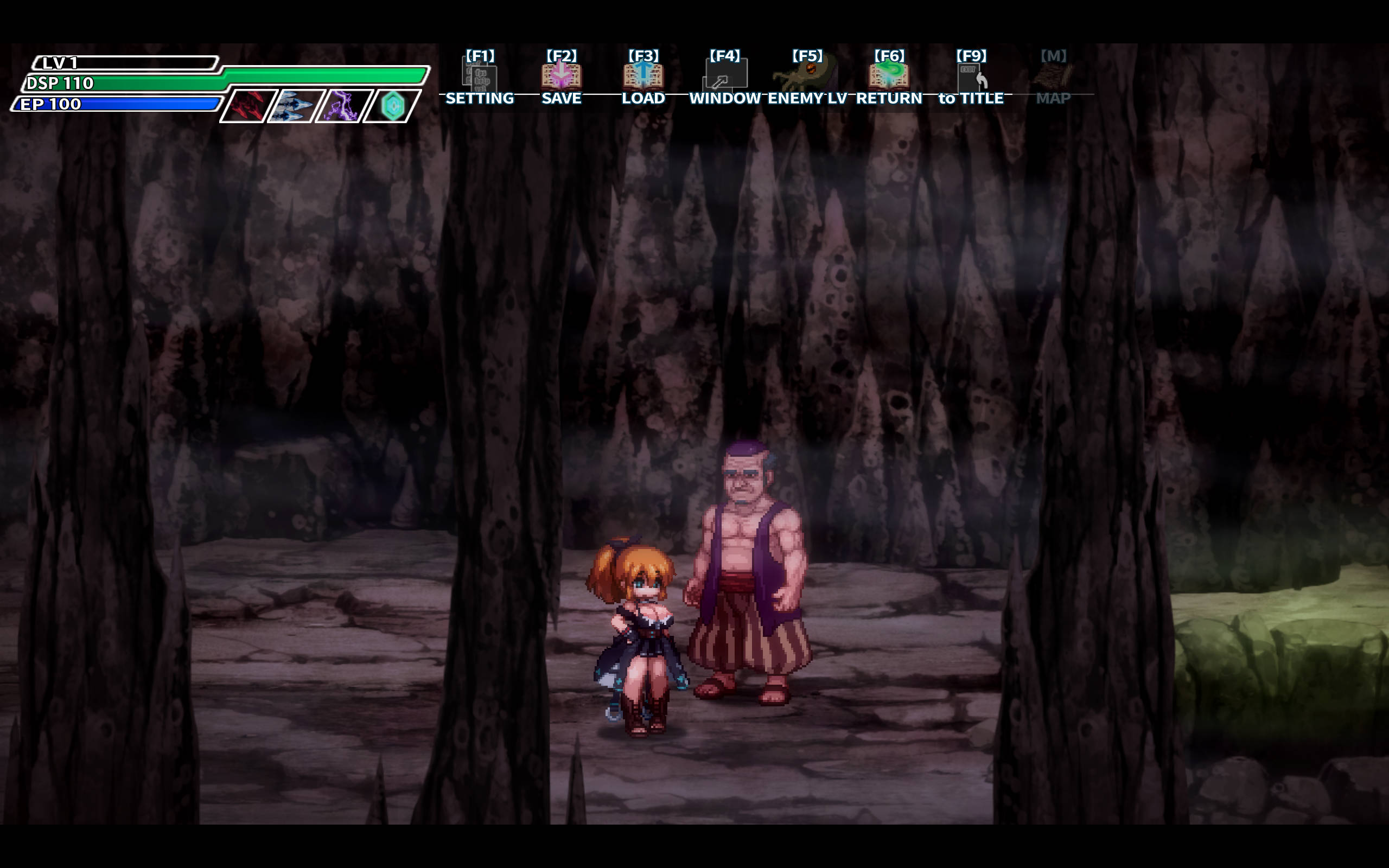Exit to TITLE screen
This screenshot has height=868, width=1389.
pos(971,78)
